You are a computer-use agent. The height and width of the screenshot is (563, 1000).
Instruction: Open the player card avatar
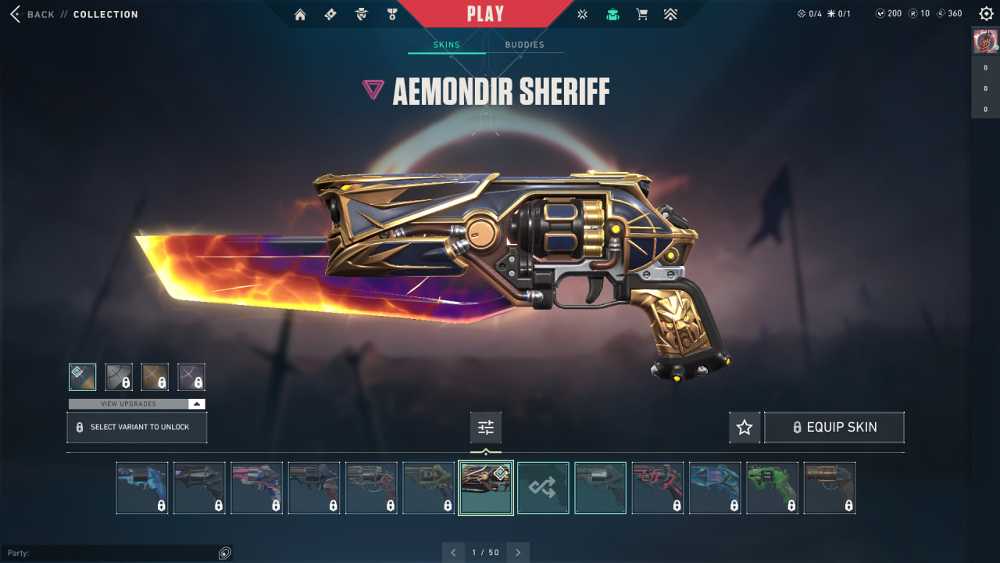coord(985,42)
